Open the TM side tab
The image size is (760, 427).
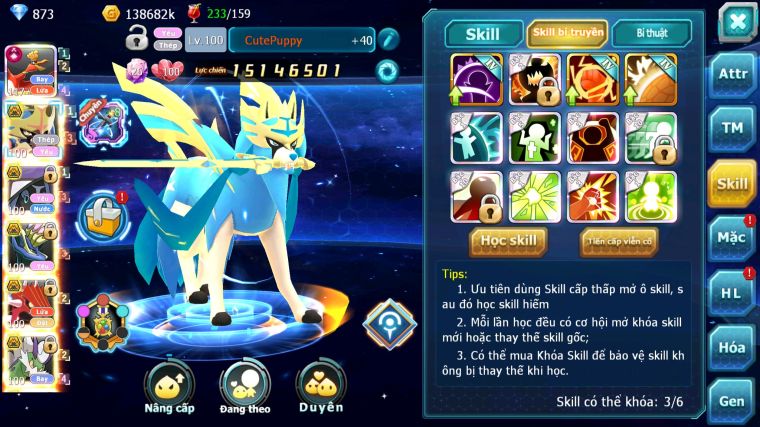pyautogui.click(x=733, y=129)
